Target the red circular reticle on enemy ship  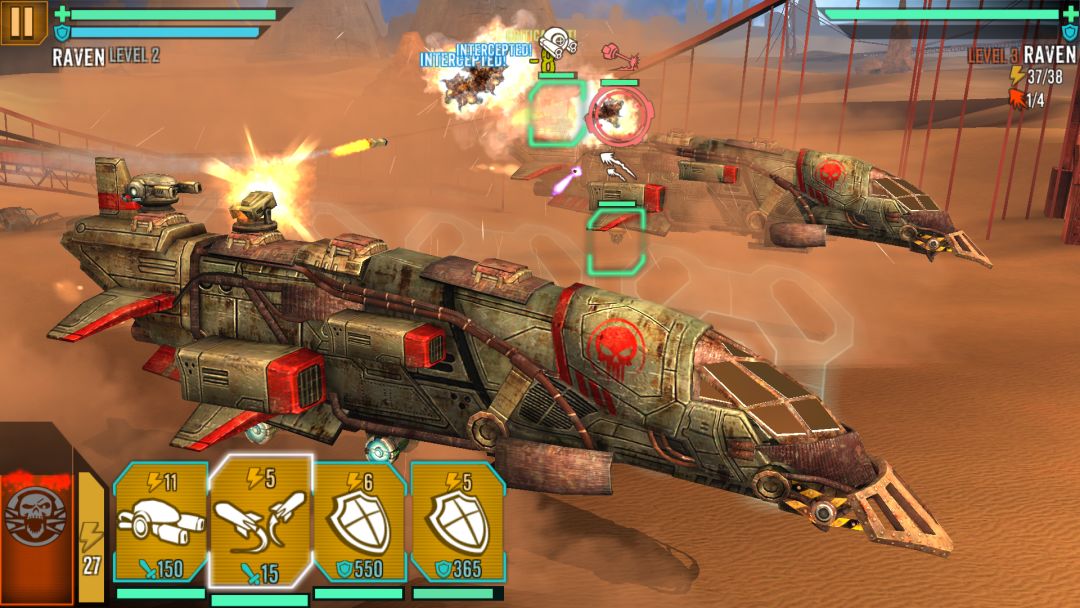point(613,114)
